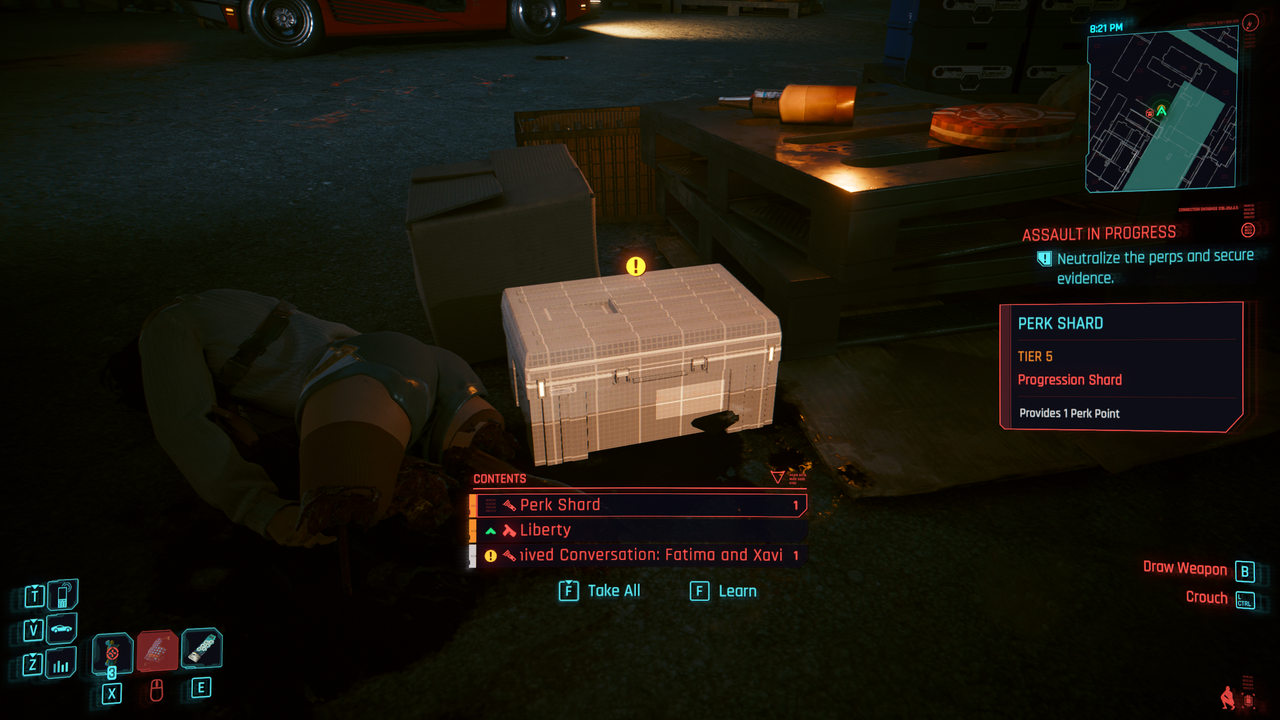Screen dimensions: 1280x720
Task: Open the phone icon on the HUD
Action: (62, 595)
